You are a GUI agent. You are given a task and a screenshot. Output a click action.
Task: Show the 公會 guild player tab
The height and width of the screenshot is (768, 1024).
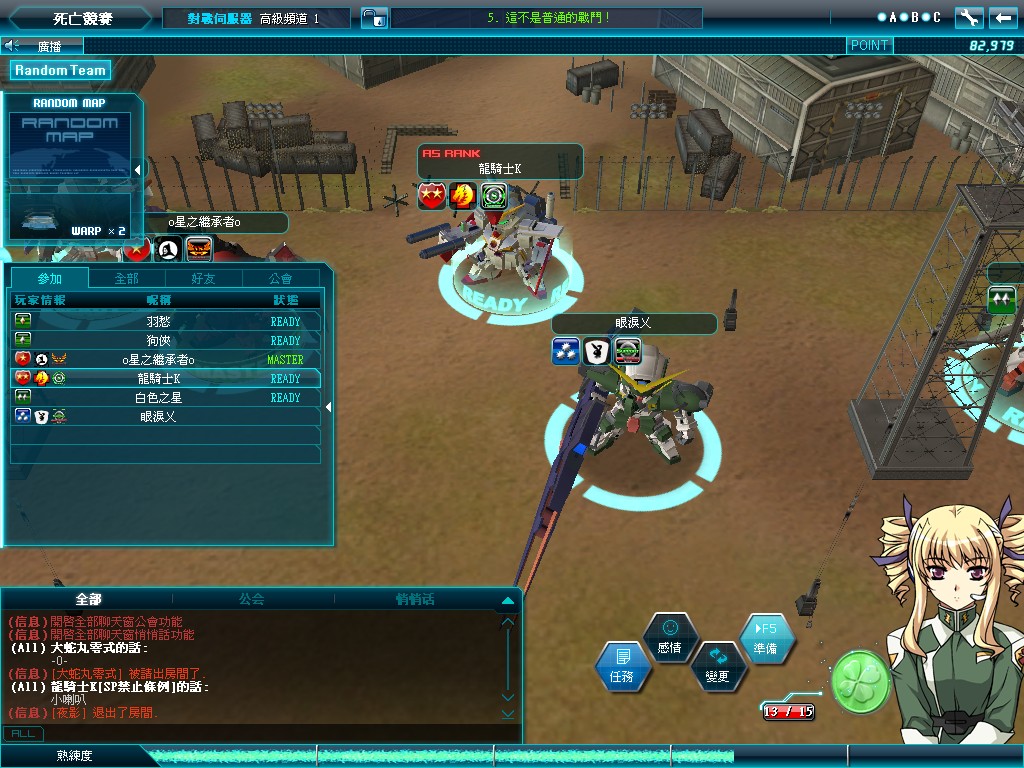[x=281, y=278]
